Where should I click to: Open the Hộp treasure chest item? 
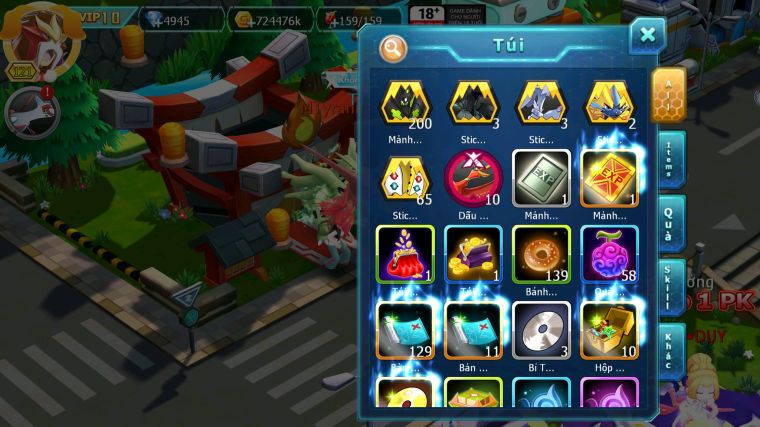click(609, 330)
